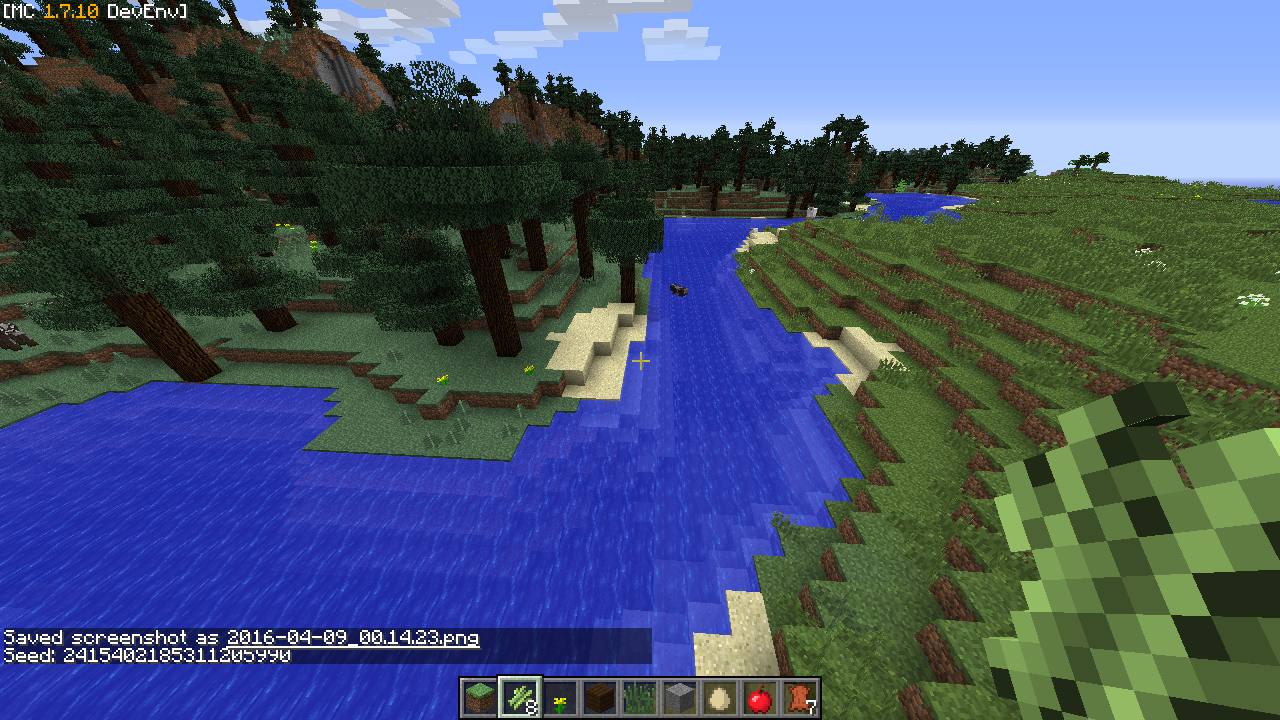Viewport: 1280px width, 720px height.
Task: Open the saved screenshot file link
Action: [352, 638]
